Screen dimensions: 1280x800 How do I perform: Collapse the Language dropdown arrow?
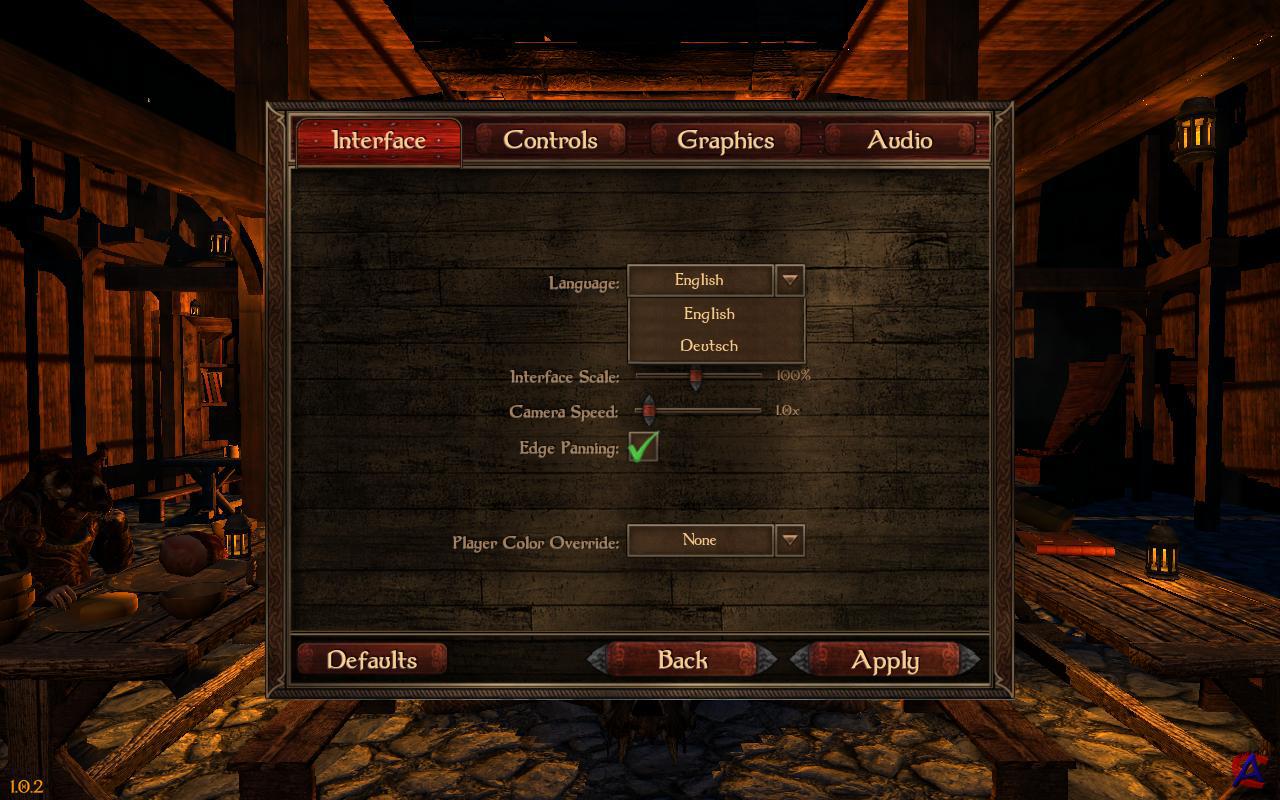click(x=790, y=280)
